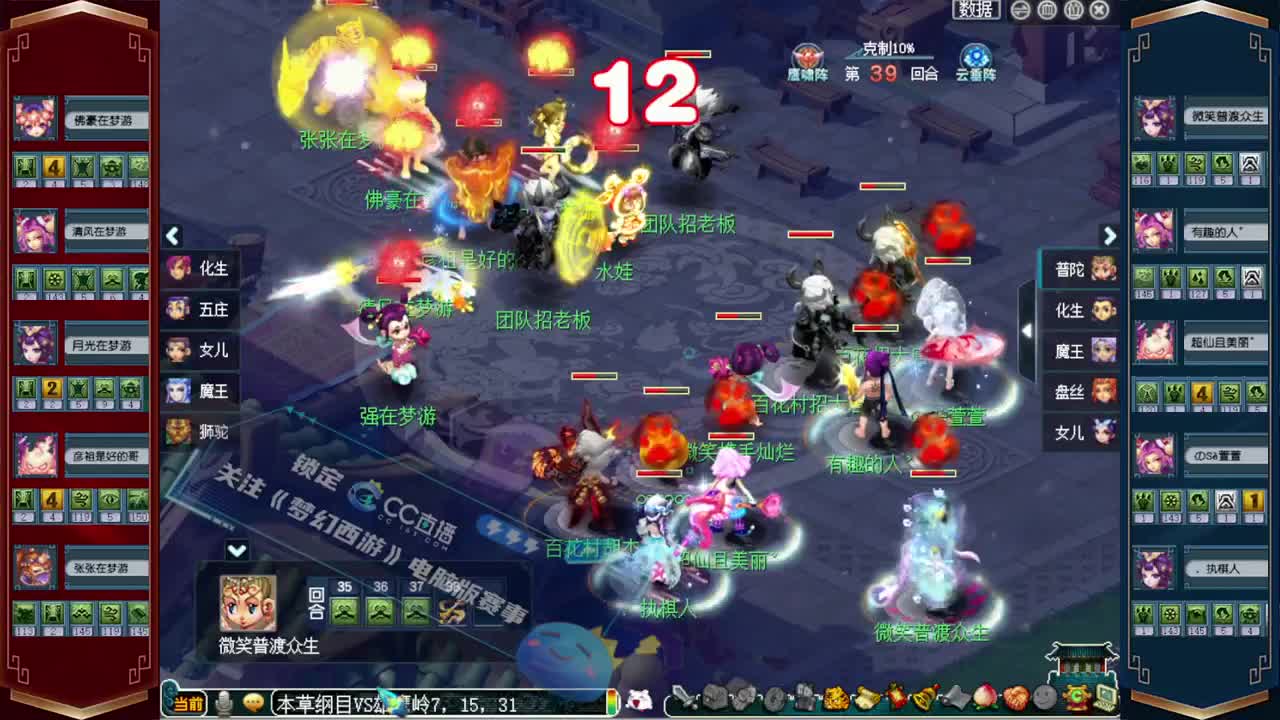
Task: Toggle the line-circle button next to 数据
Action: tap(1020, 9)
